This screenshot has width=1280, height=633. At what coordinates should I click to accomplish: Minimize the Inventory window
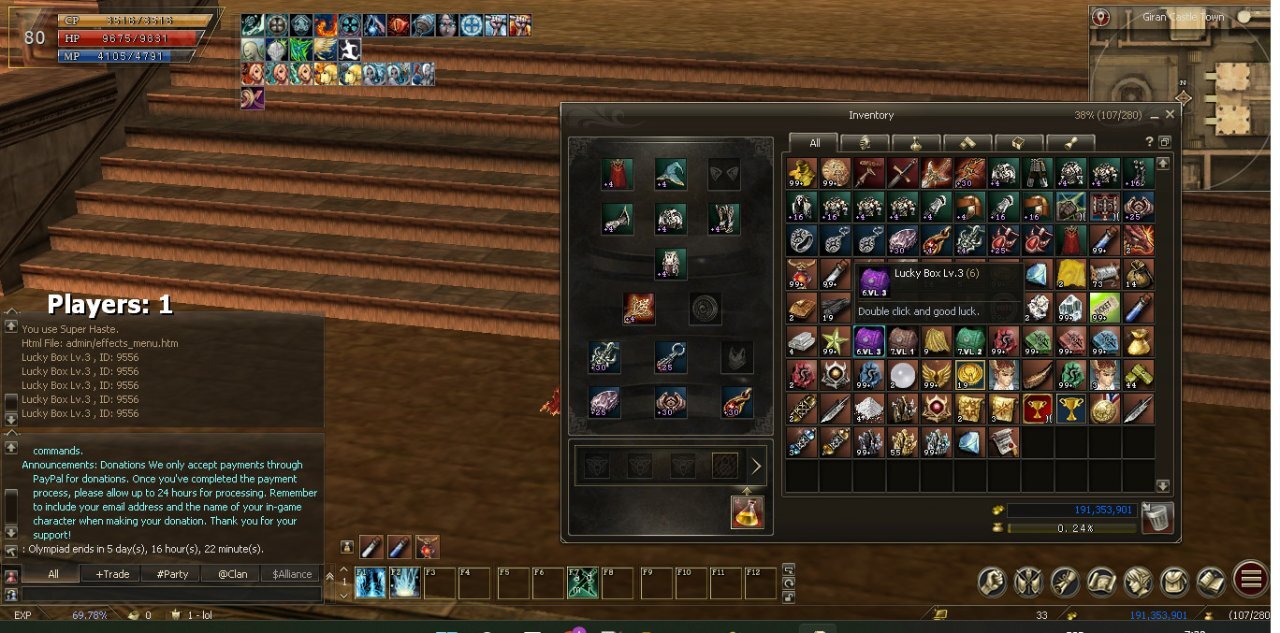coord(1155,116)
